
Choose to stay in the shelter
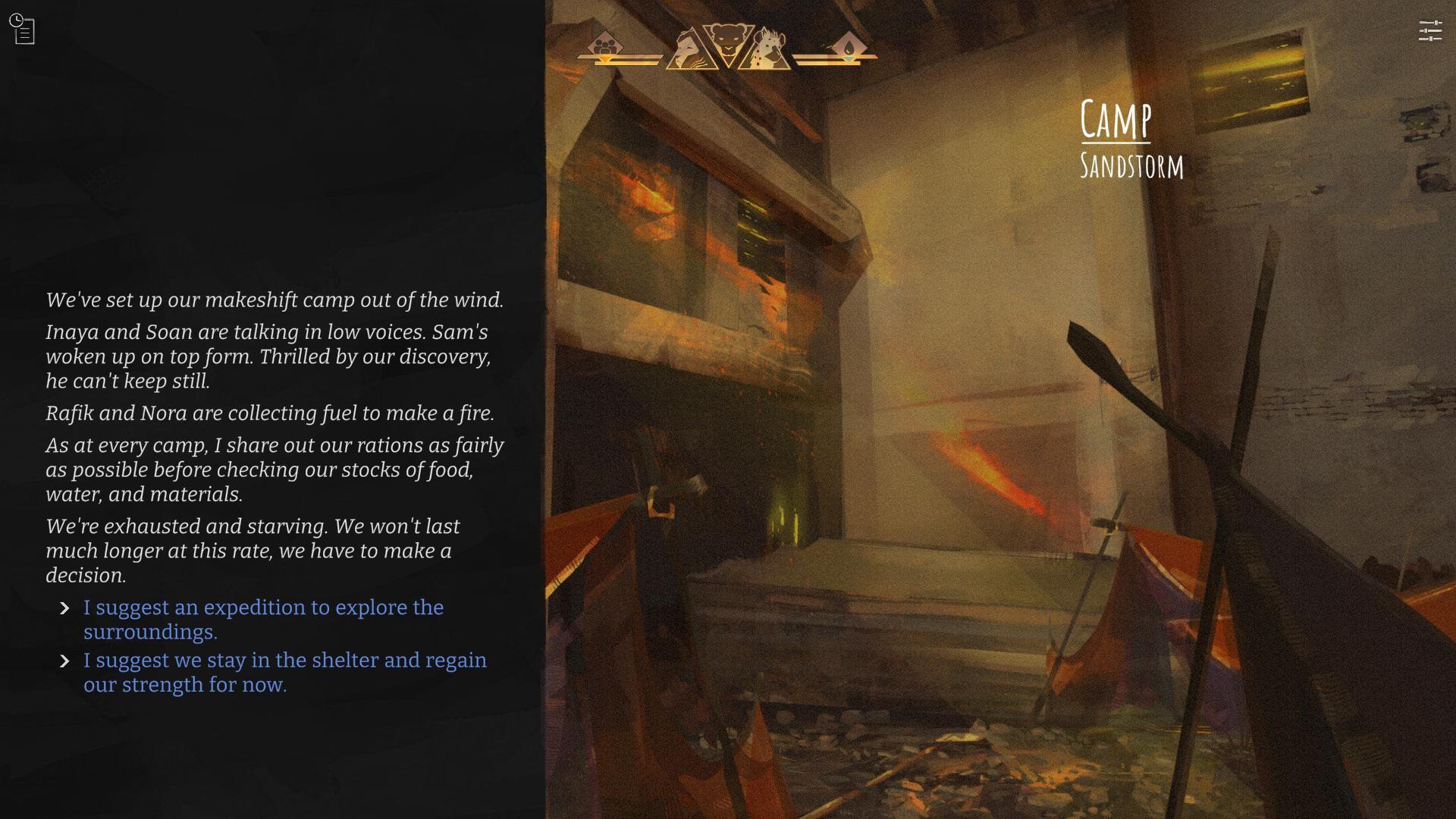tap(284, 661)
